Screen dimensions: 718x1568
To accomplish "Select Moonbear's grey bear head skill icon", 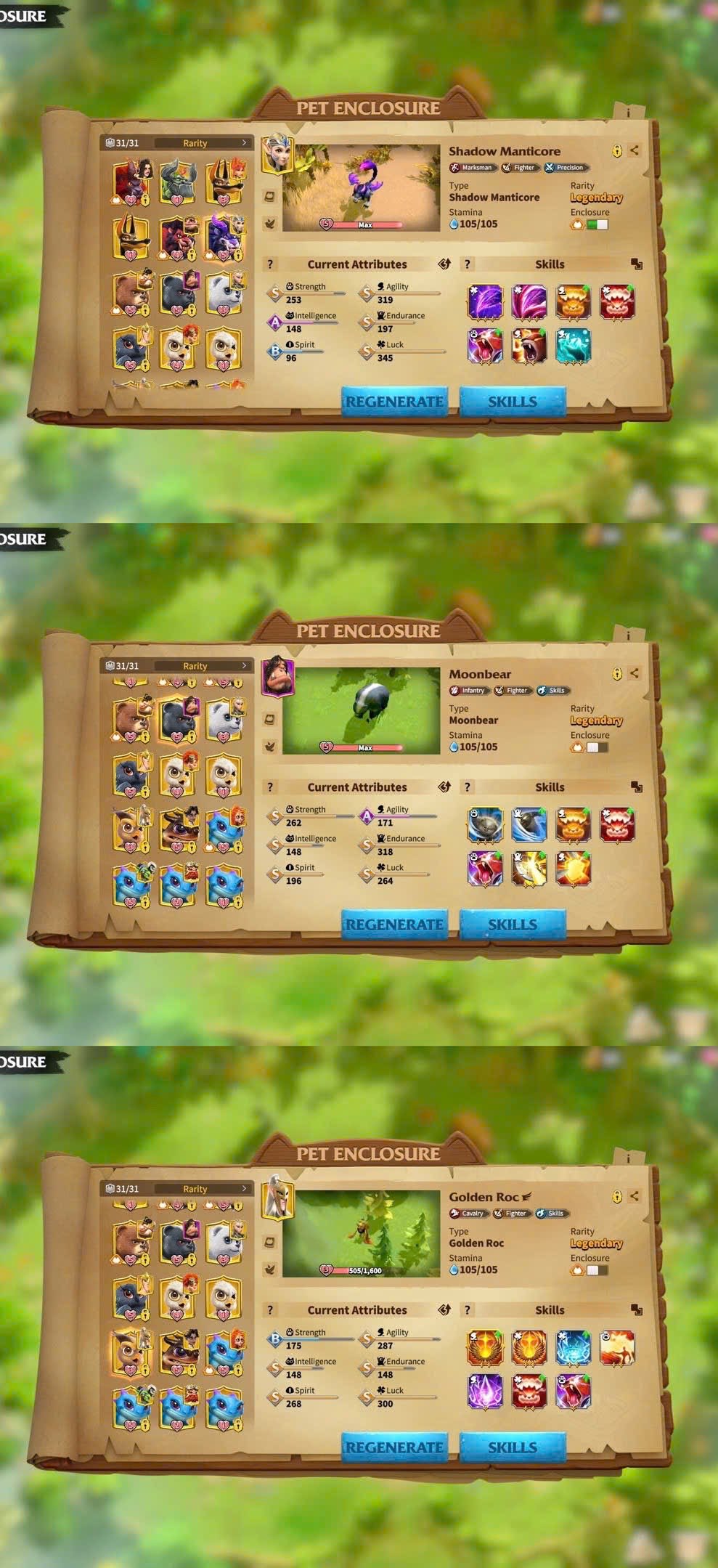I will coord(485,825).
